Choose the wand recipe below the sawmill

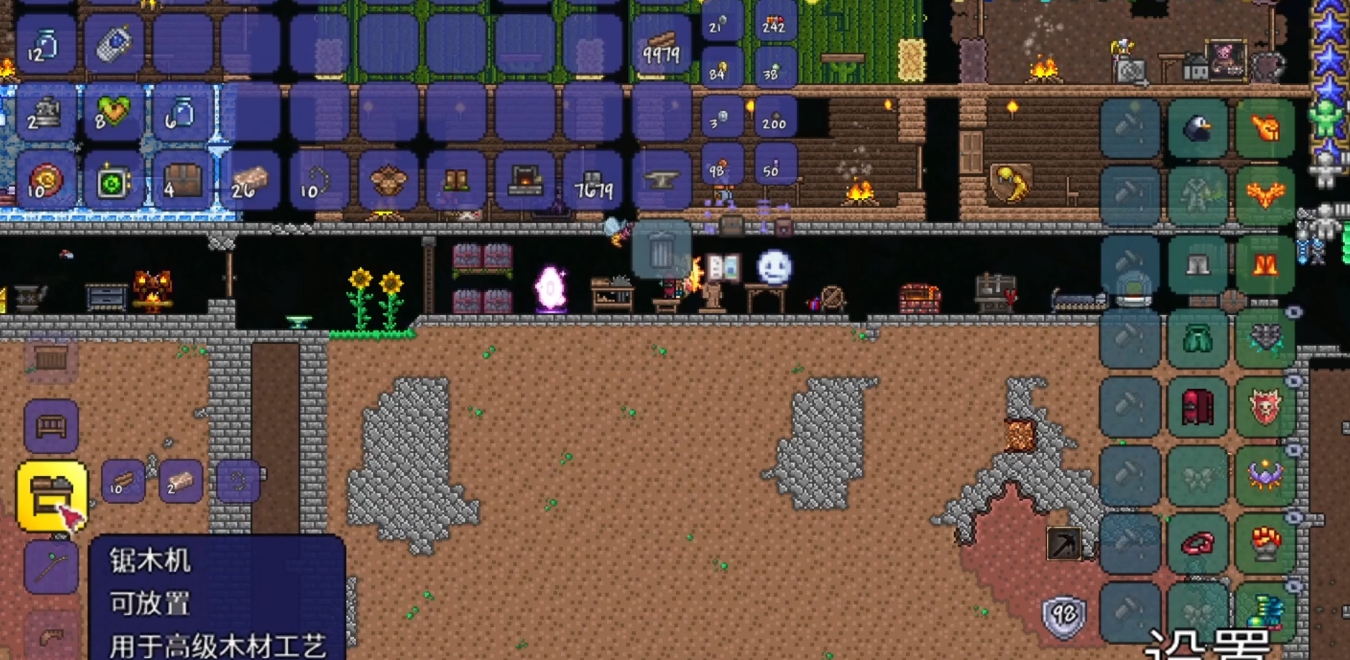point(51,566)
